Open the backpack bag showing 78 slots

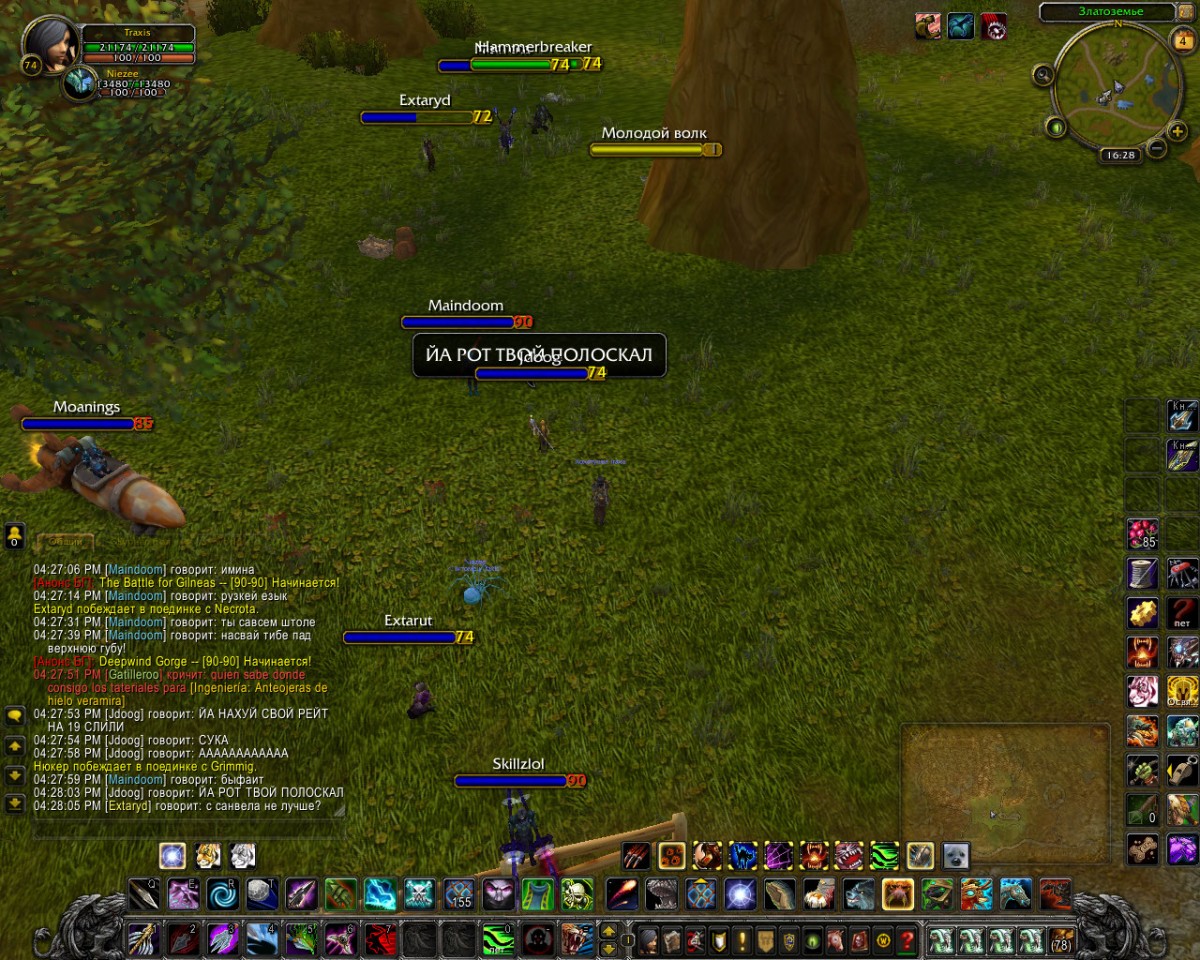[1062, 941]
